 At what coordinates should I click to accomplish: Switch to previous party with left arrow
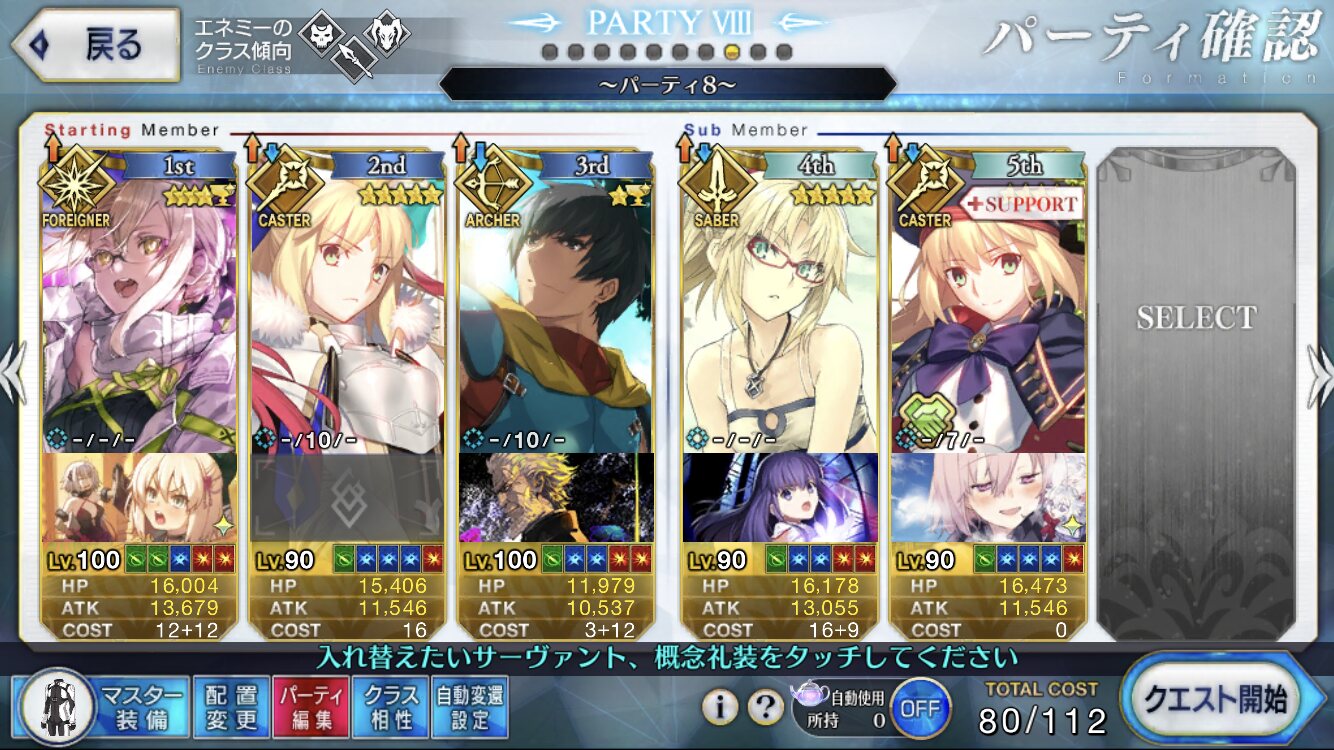(x=12, y=375)
